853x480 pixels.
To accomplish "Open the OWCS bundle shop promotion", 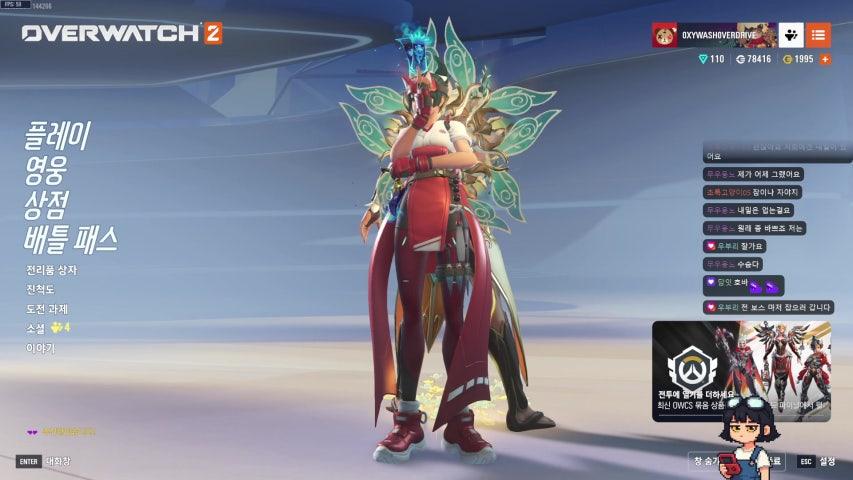I will pos(741,370).
